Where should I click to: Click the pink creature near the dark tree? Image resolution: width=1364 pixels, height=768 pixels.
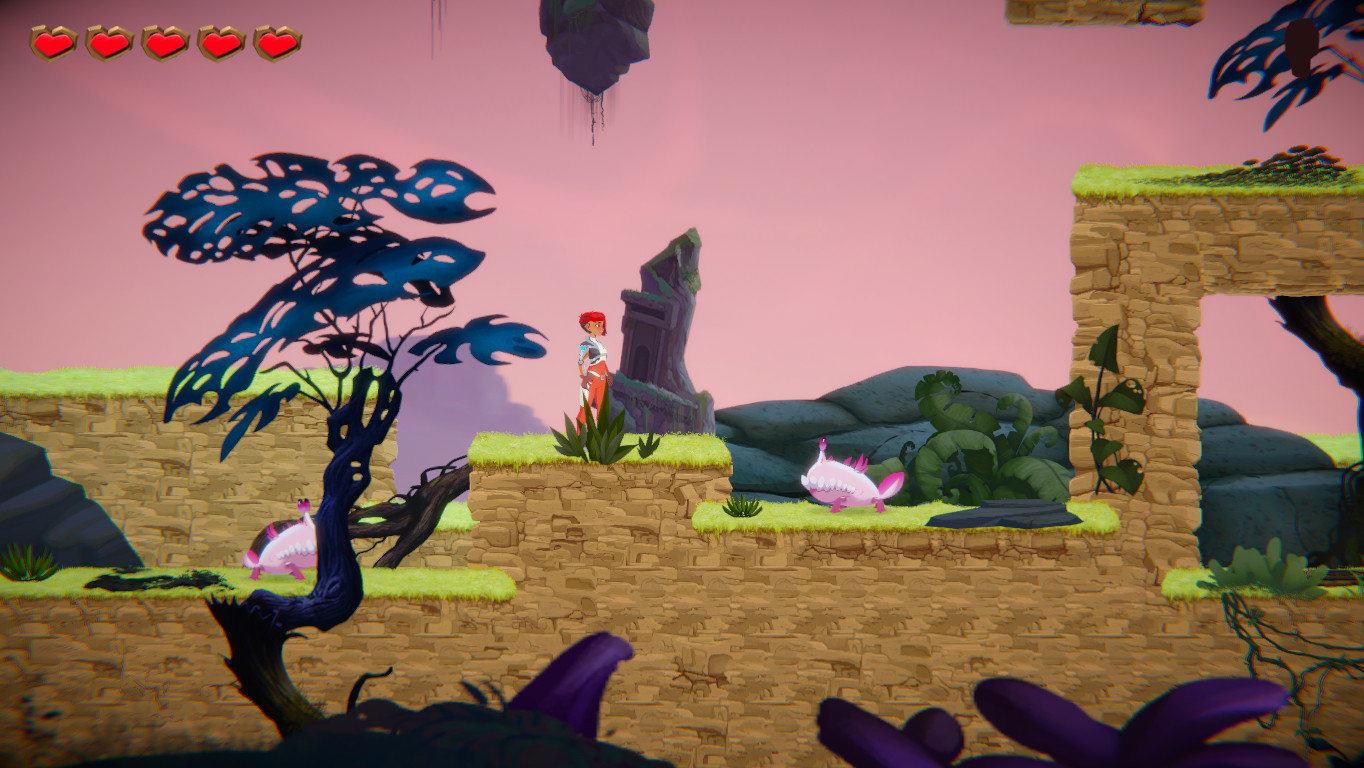click(281, 546)
